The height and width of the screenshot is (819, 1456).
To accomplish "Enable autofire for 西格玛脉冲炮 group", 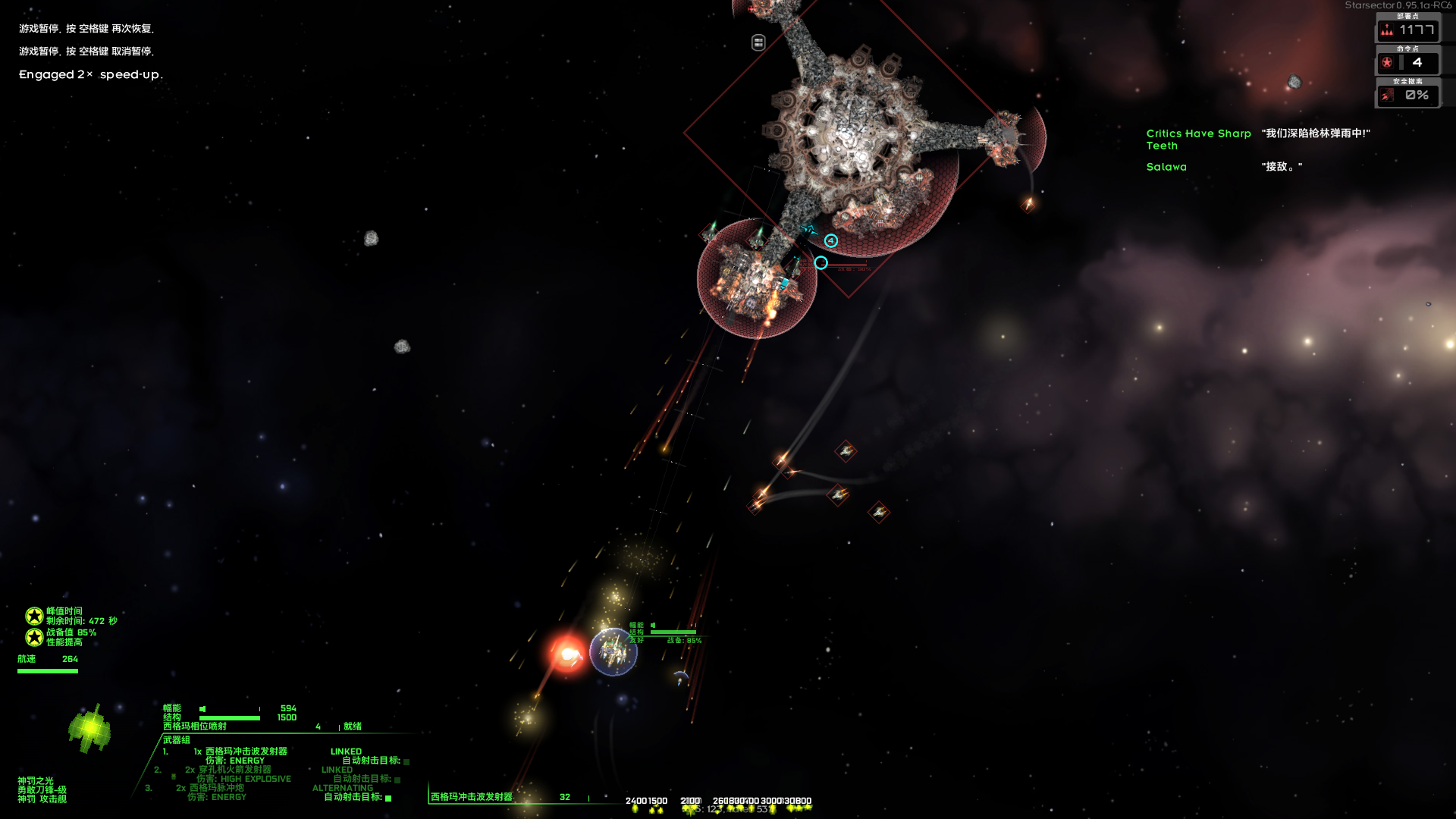I will 388,798.
